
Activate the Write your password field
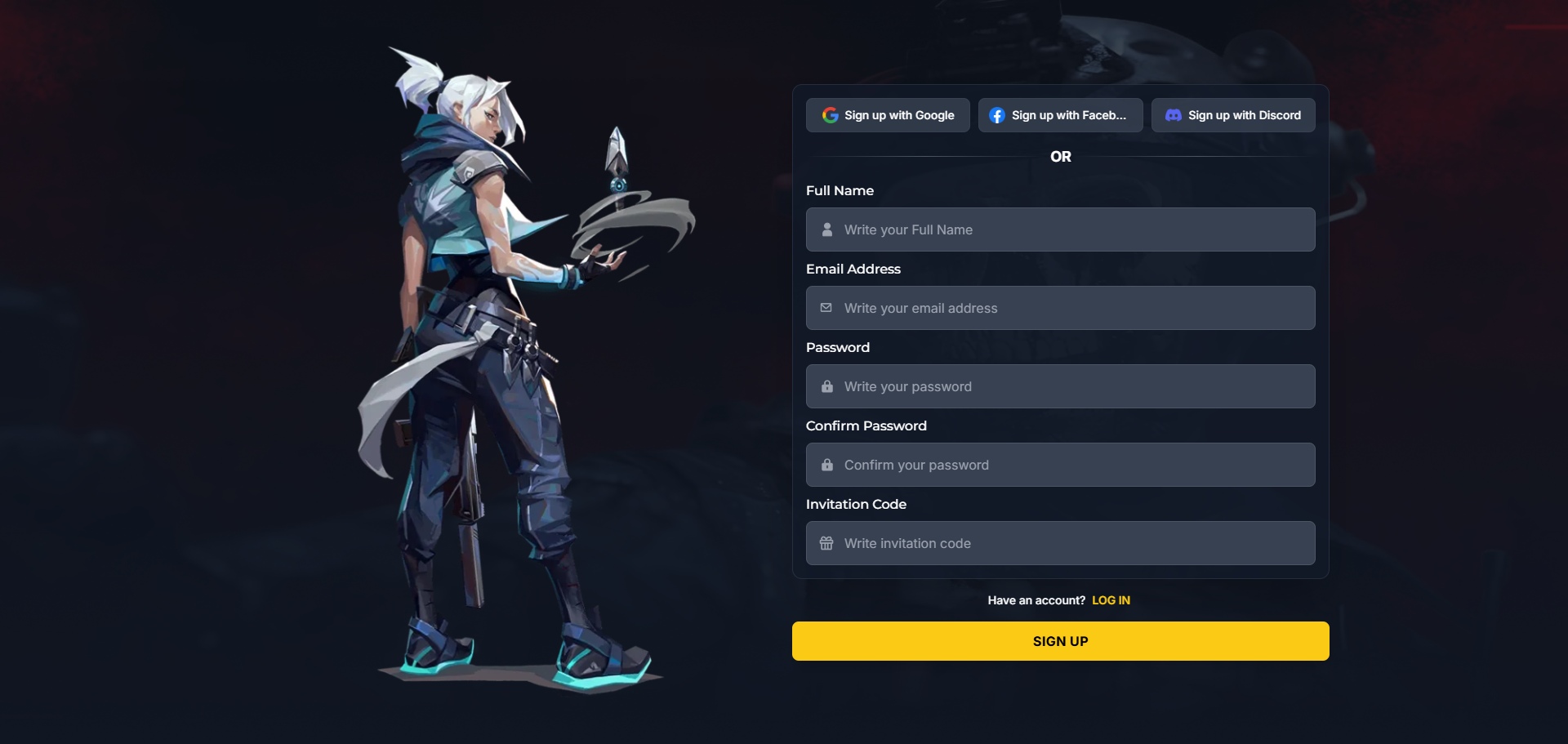[x=1060, y=386]
